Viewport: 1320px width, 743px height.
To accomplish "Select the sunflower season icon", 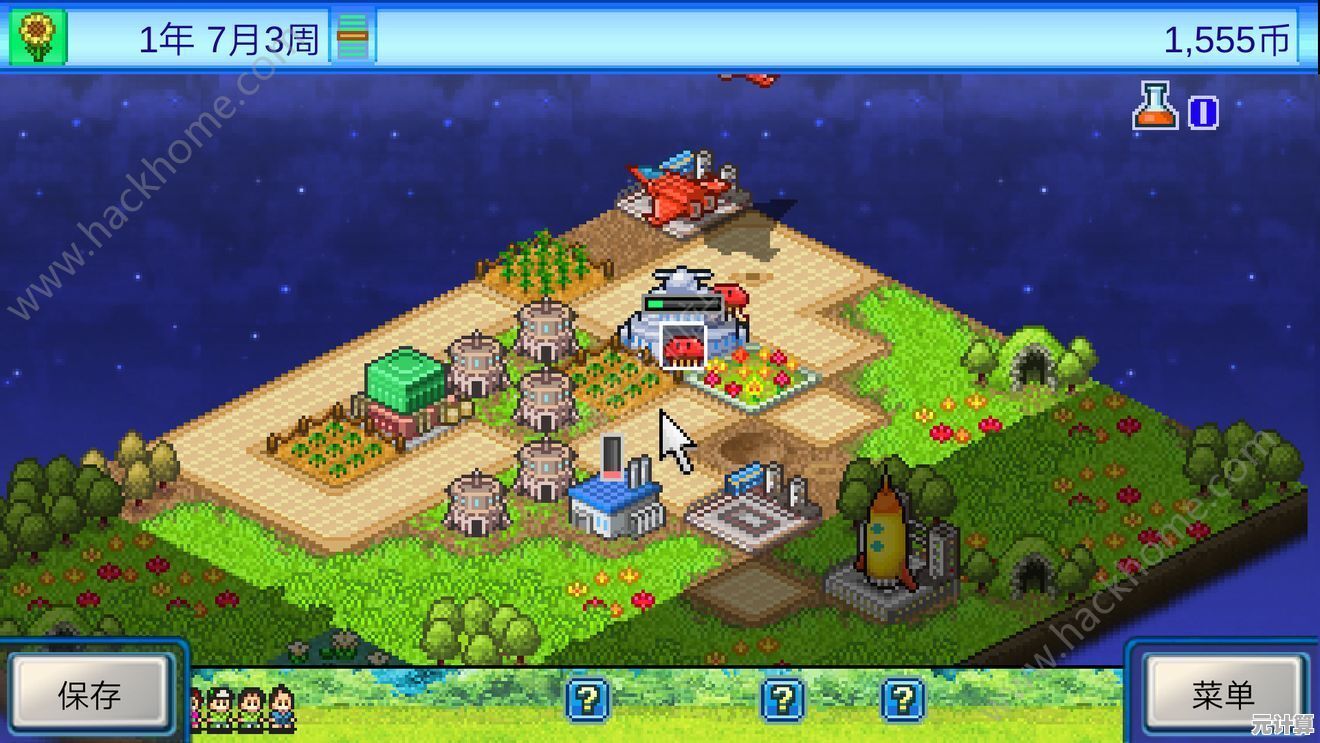I will (x=37, y=37).
